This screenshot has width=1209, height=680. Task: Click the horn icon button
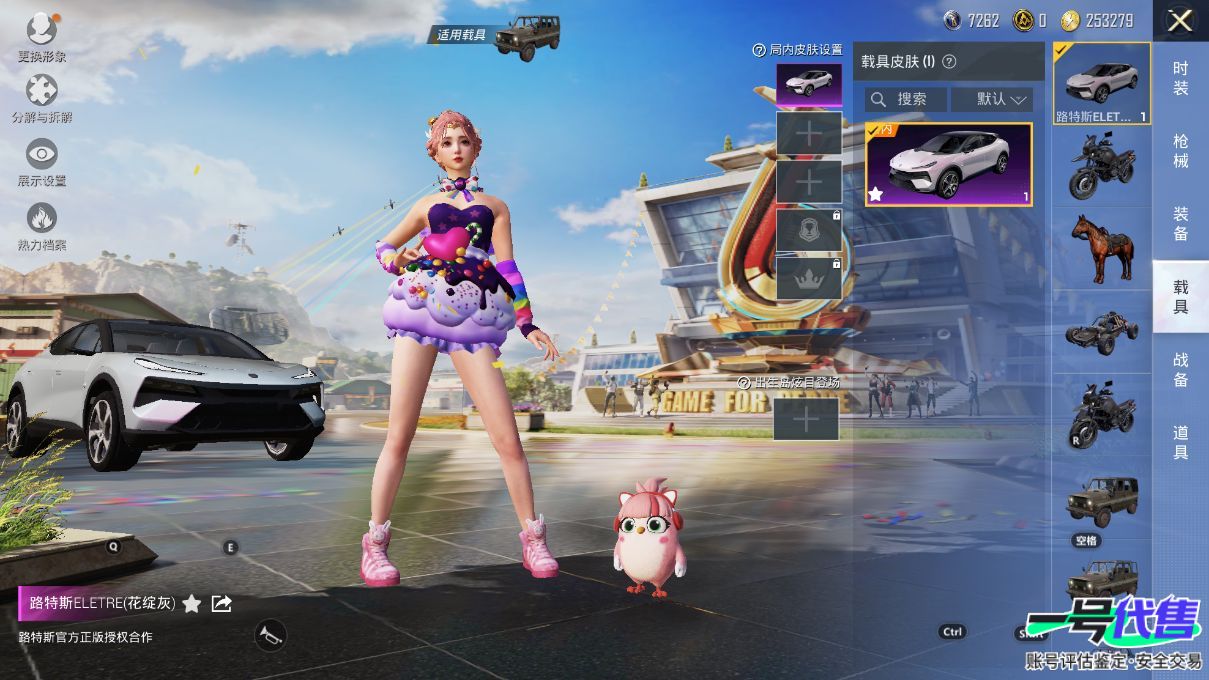(269, 634)
